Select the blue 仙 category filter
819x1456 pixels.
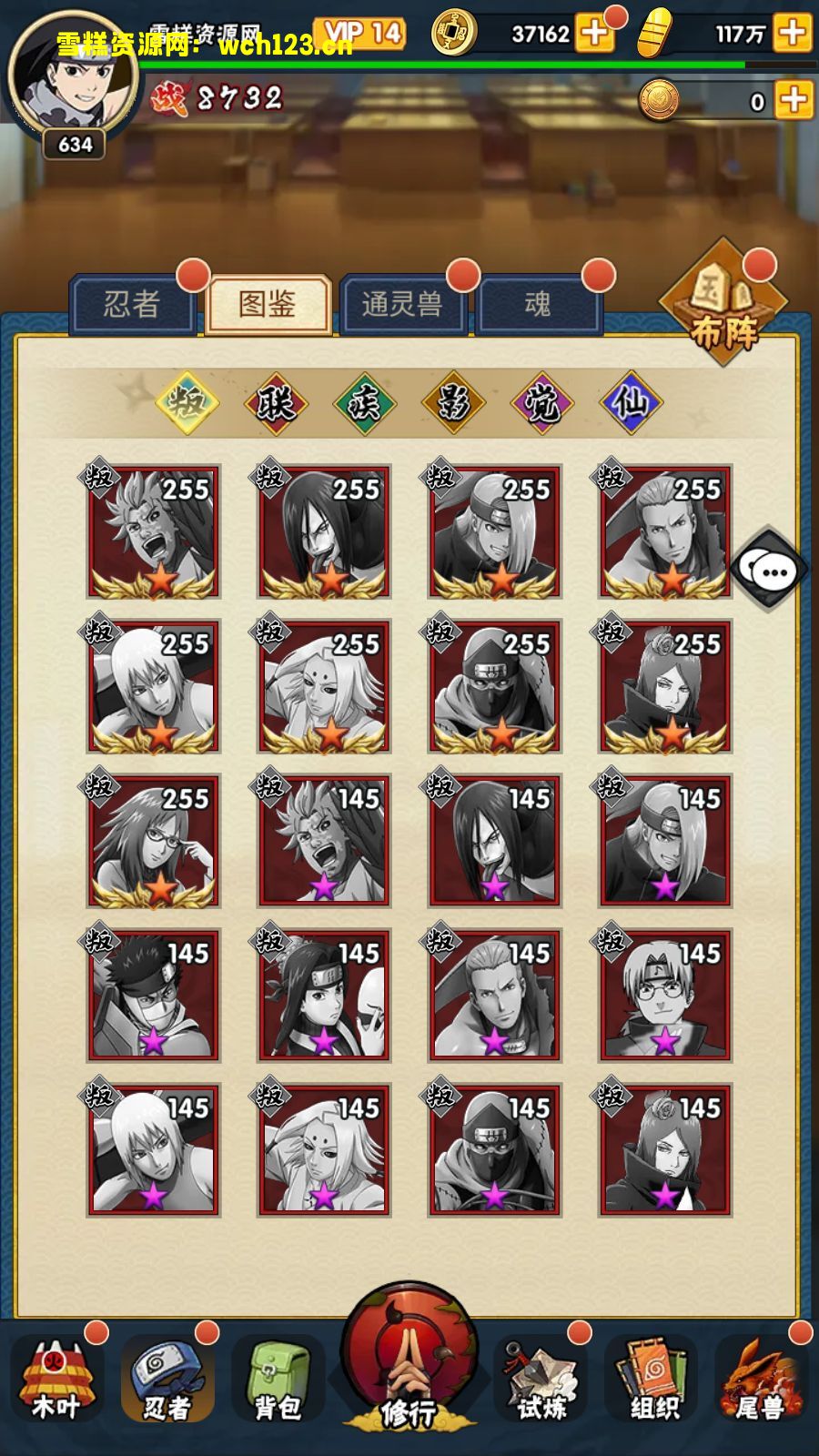[631, 402]
